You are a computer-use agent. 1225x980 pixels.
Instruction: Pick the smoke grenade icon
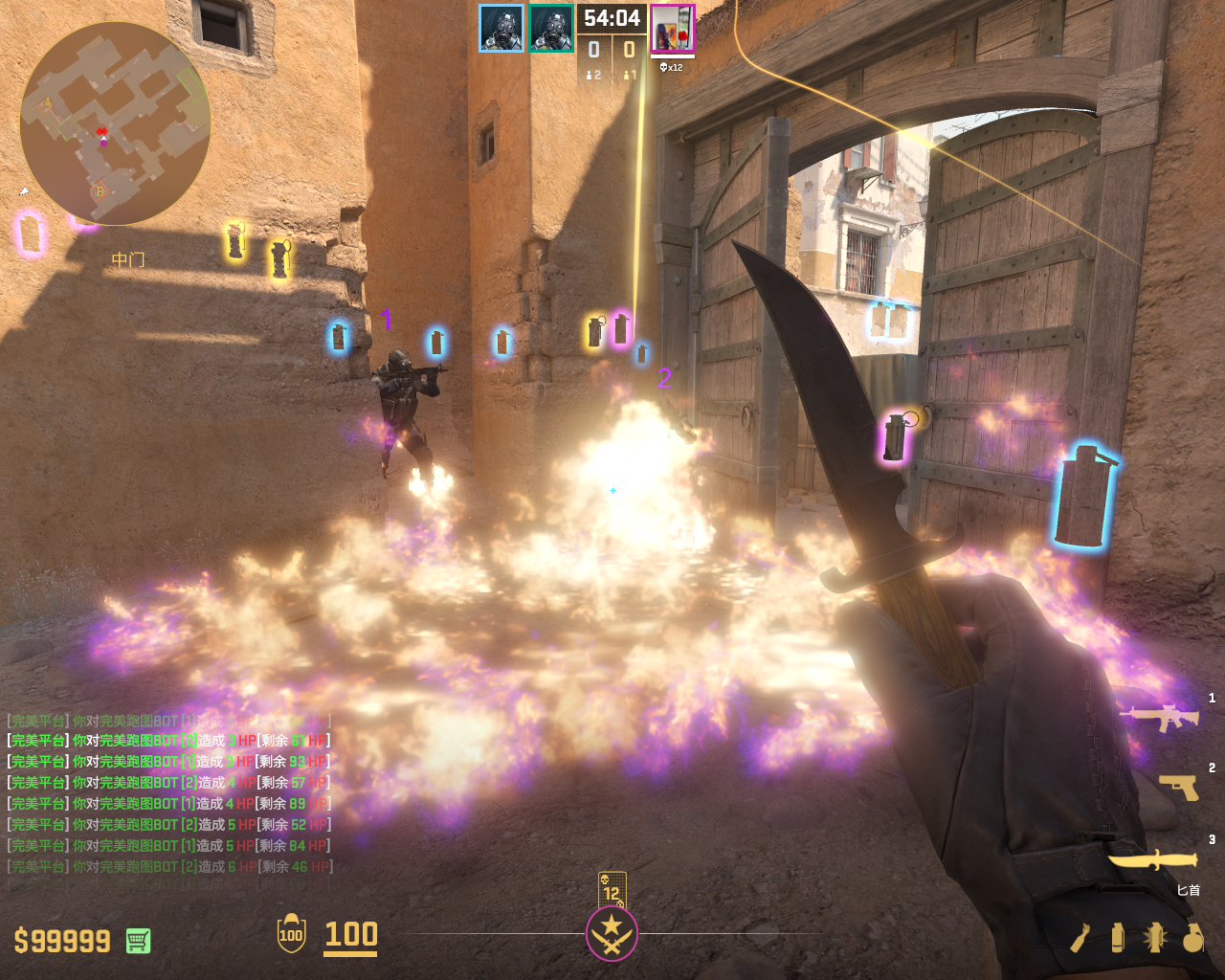coord(1117,938)
